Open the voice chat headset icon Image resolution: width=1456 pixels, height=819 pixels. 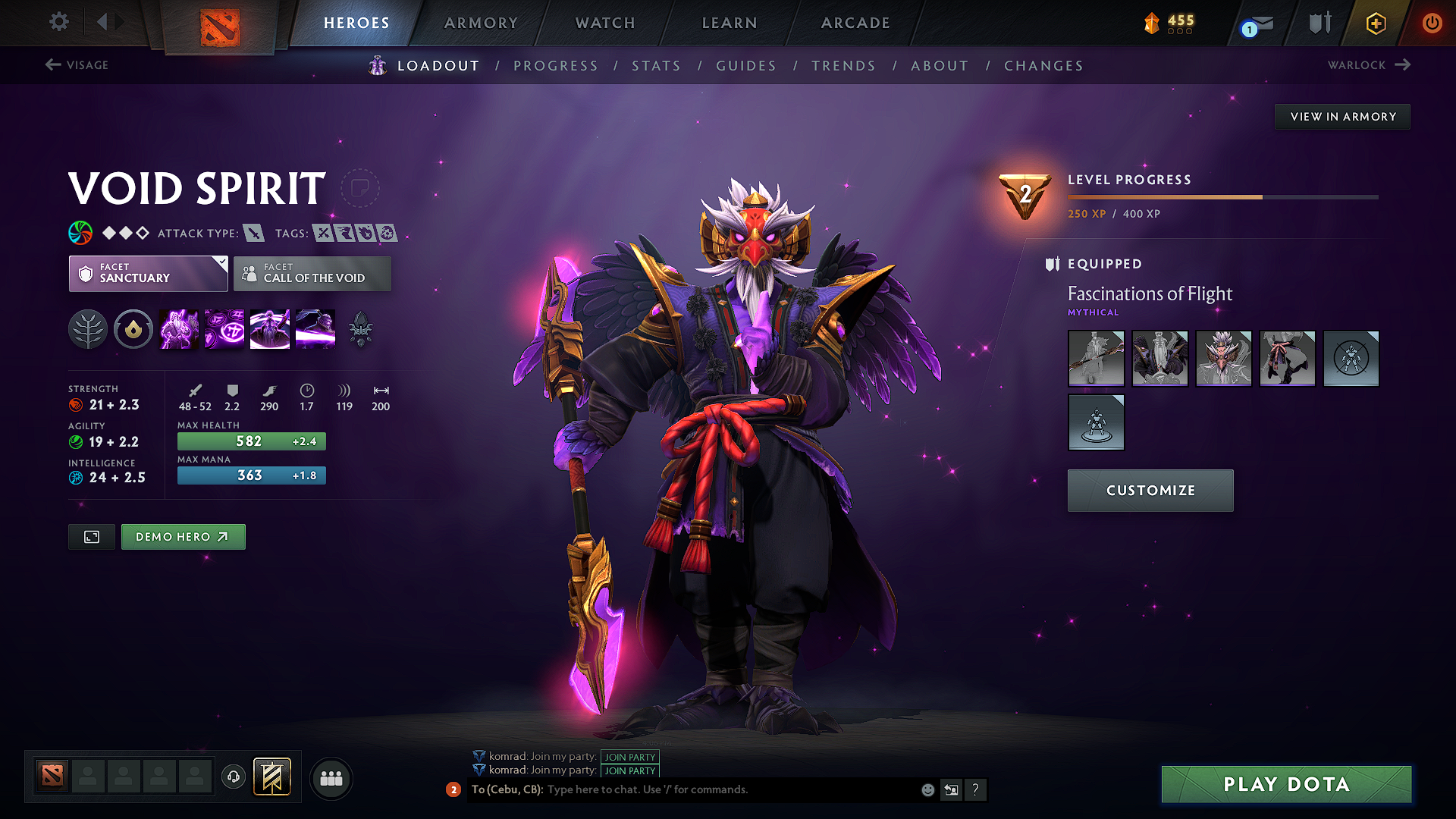coord(233,778)
